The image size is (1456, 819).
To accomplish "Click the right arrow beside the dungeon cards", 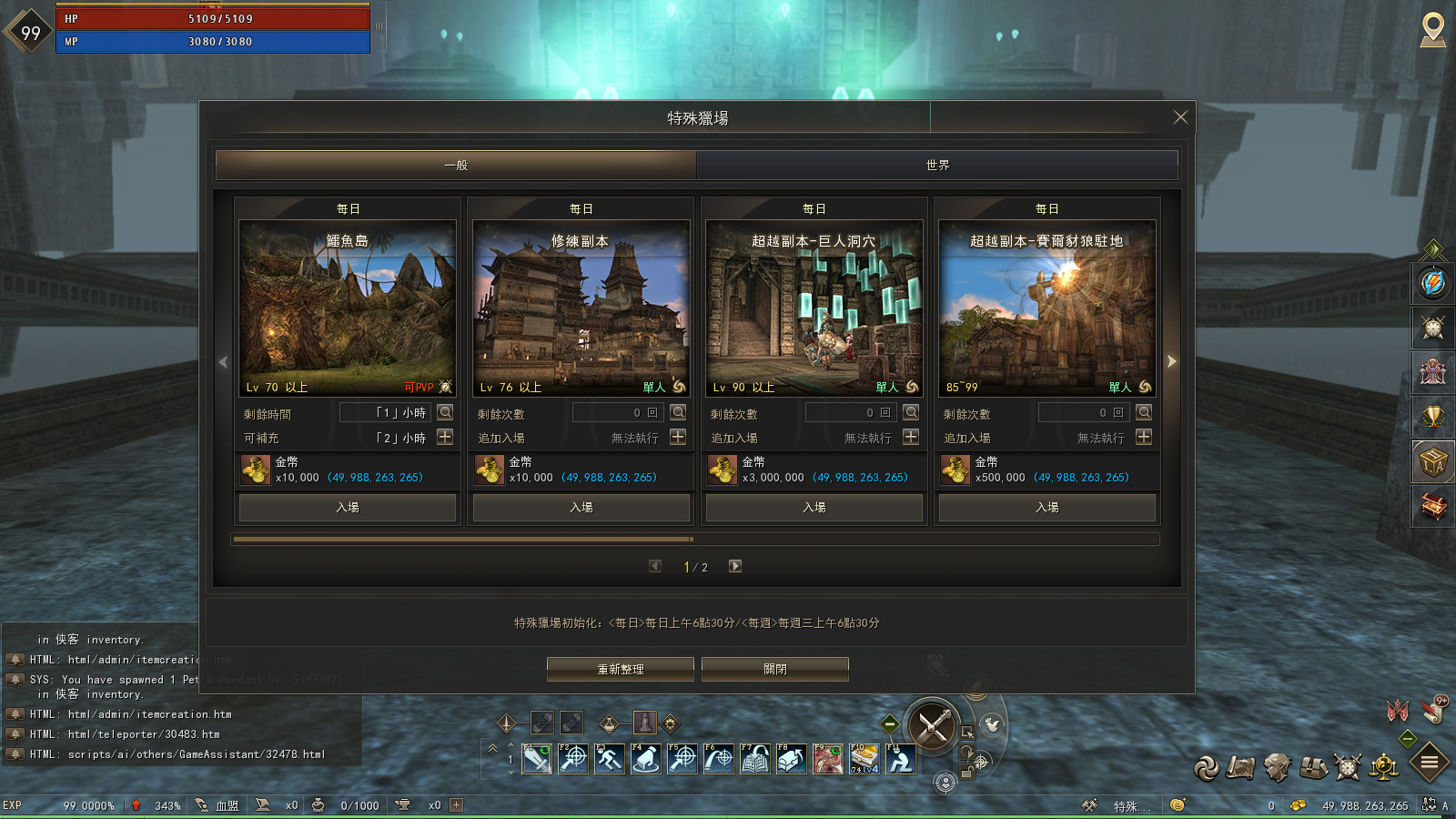I will tap(1172, 361).
